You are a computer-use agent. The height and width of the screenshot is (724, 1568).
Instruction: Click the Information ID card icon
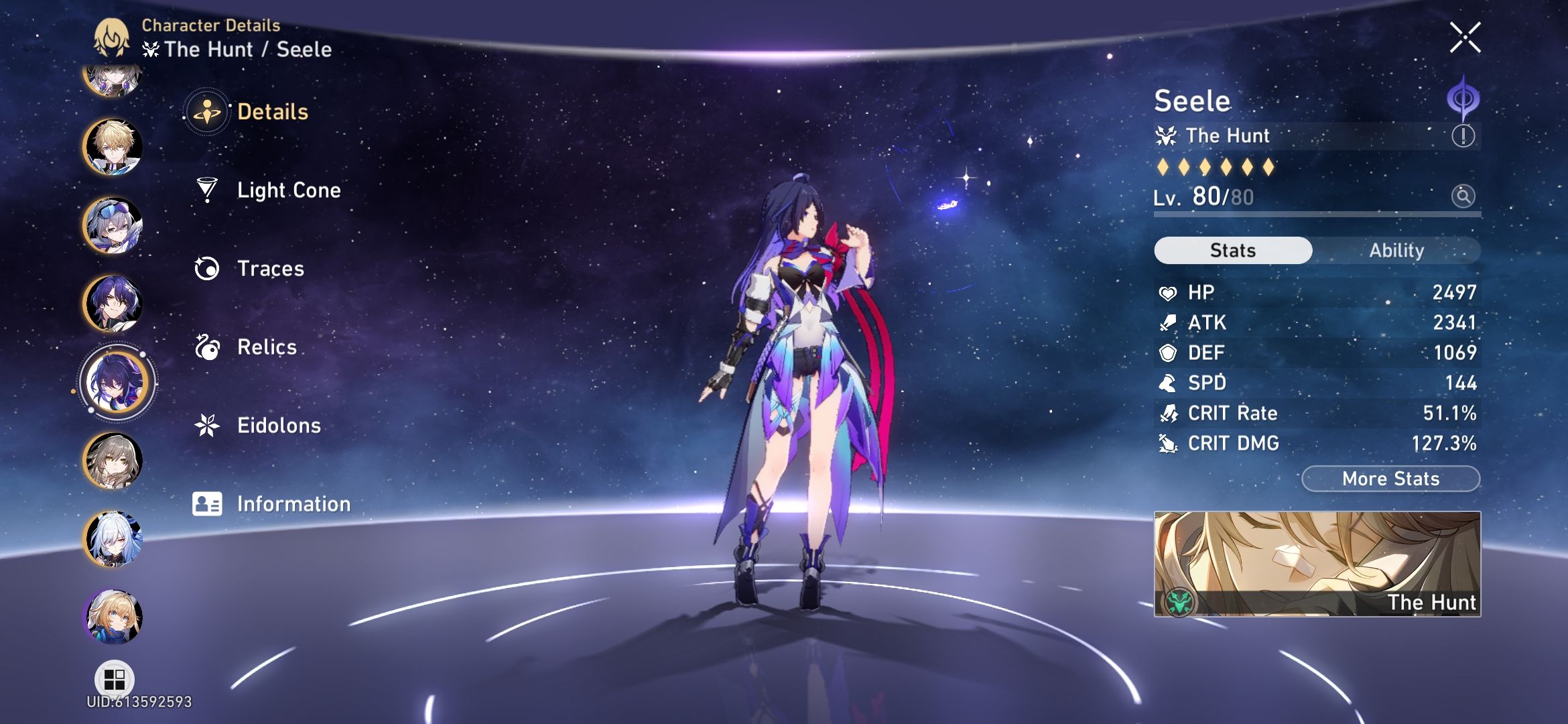coord(208,503)
